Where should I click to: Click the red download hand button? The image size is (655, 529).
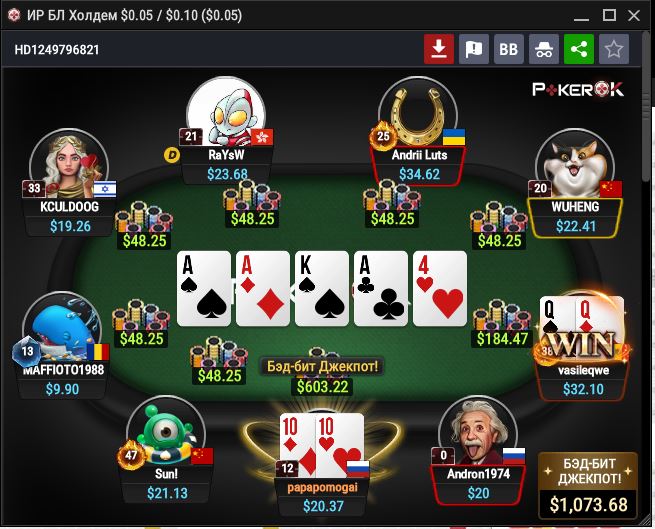[437, 48]
